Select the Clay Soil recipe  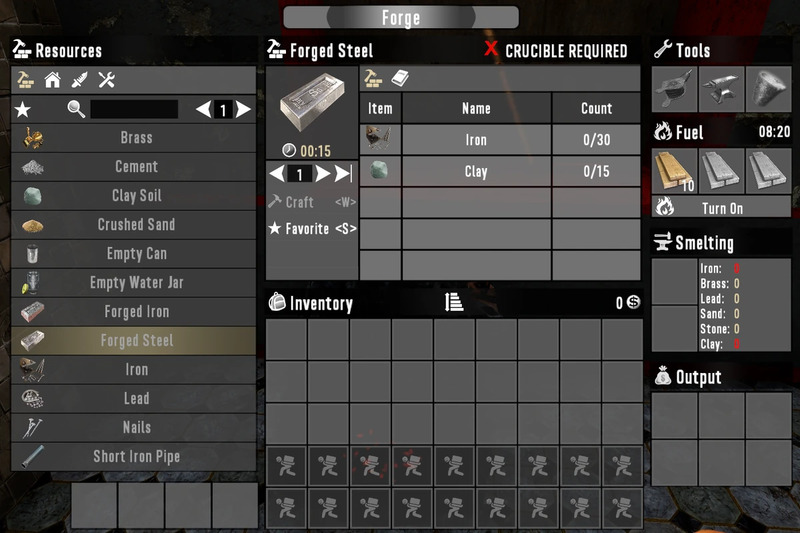tap(135, 196)
